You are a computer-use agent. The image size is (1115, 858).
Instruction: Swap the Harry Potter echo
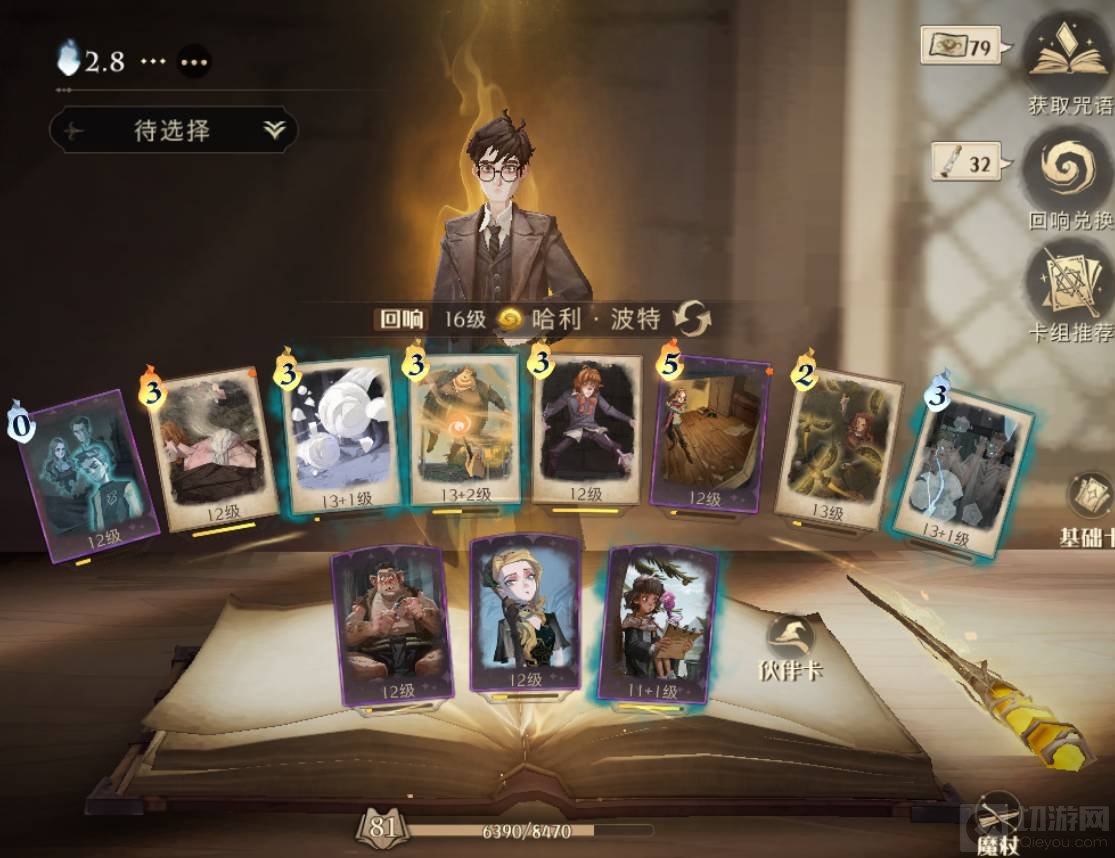[692, 320]
